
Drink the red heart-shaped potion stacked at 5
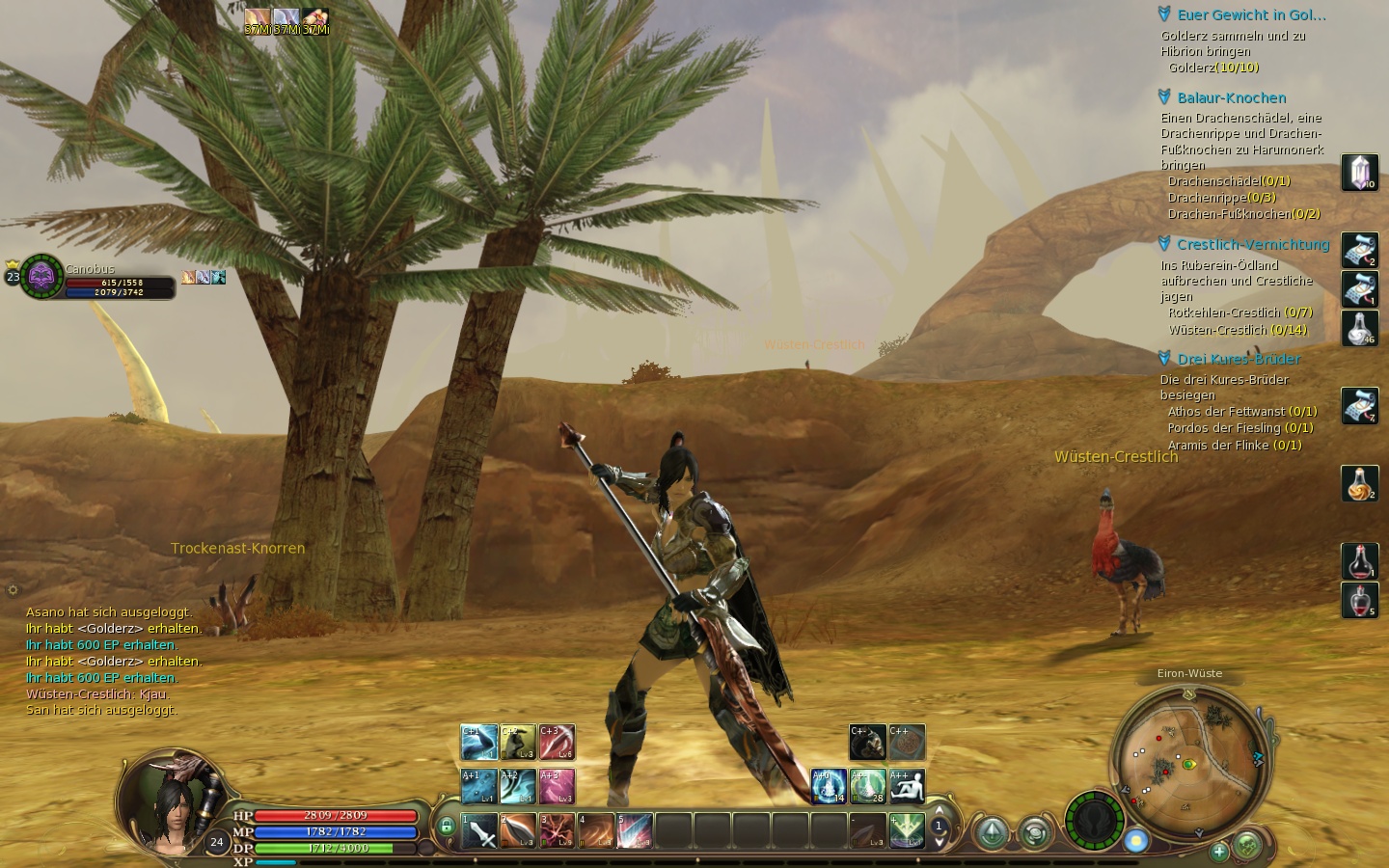tap(1359, 600)
